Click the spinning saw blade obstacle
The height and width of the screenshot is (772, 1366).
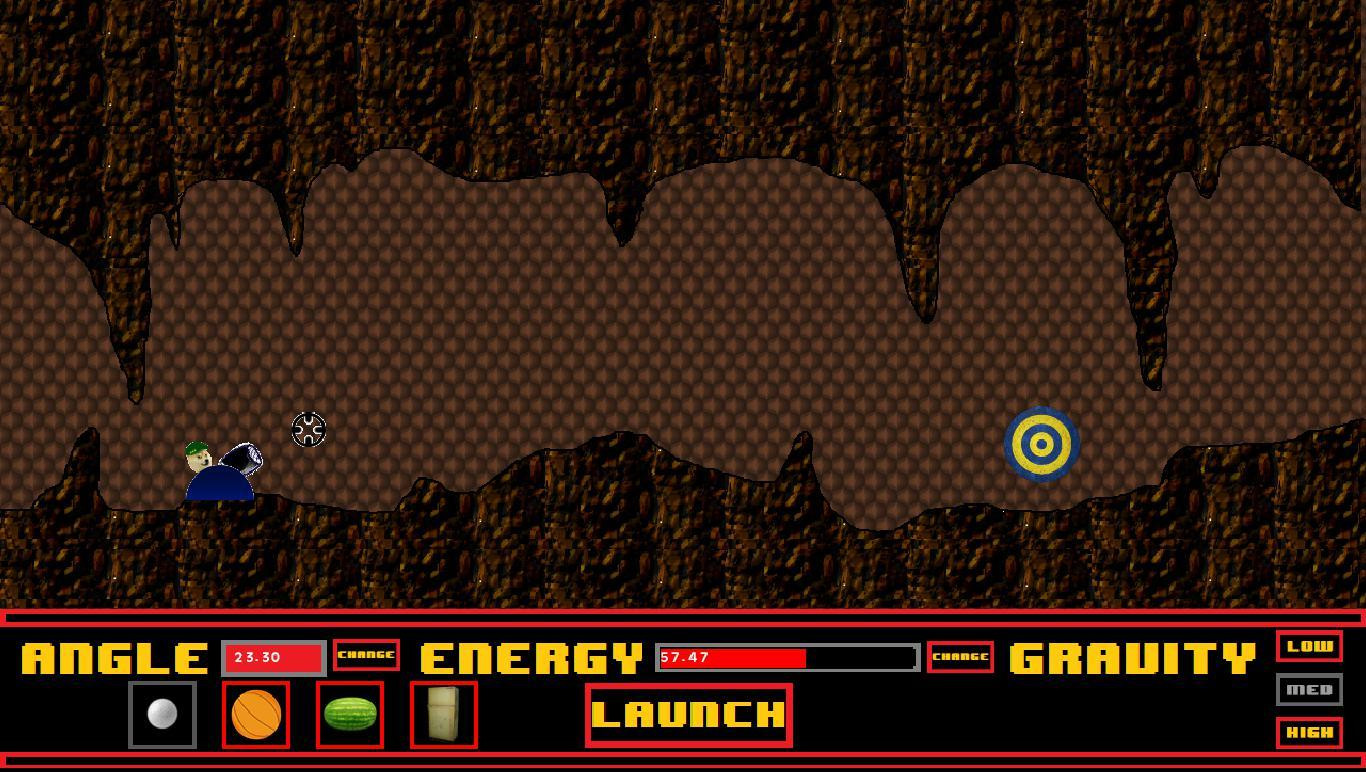(x=309, y=428)
